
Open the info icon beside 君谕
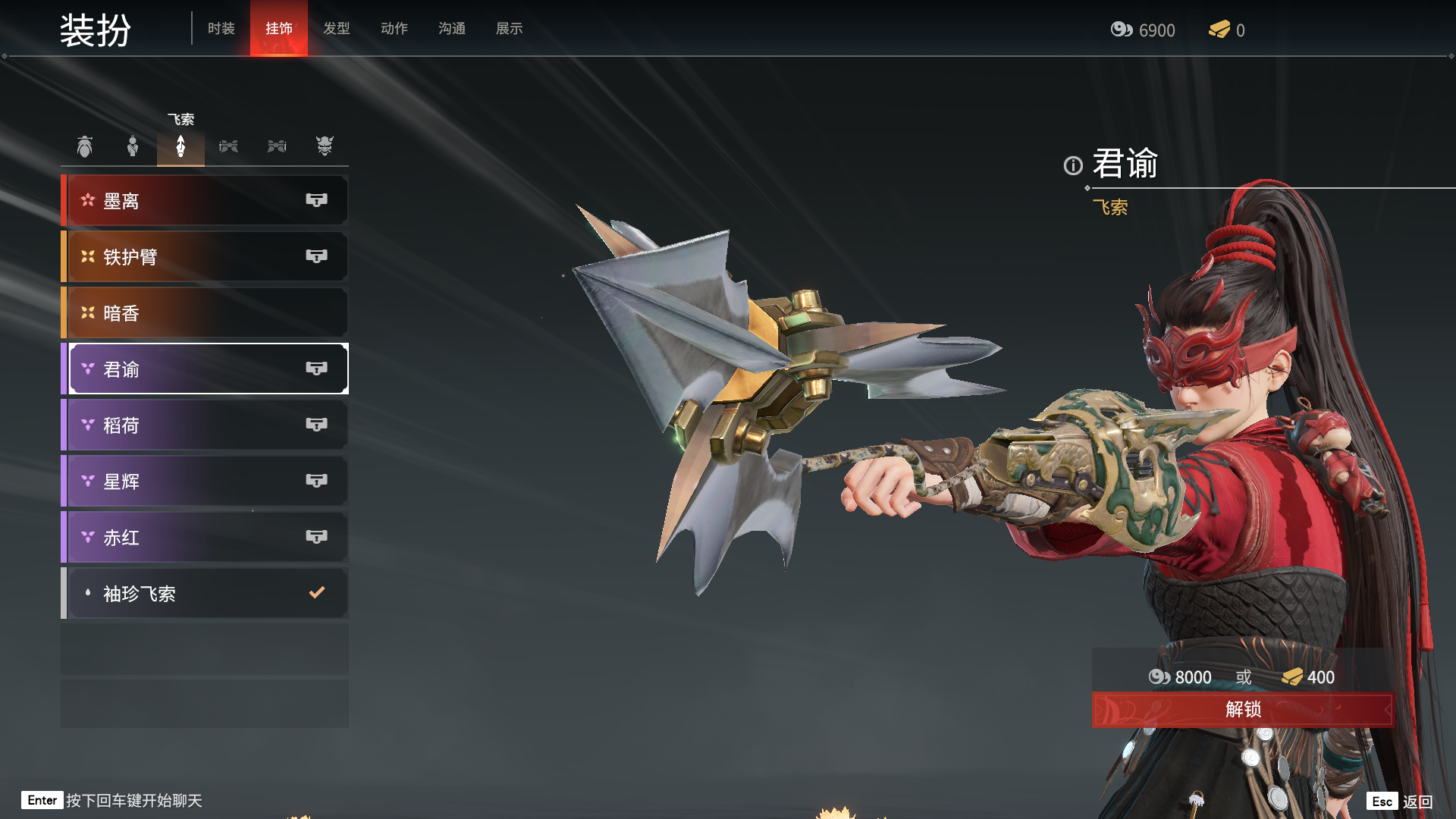pos(1072,165)
